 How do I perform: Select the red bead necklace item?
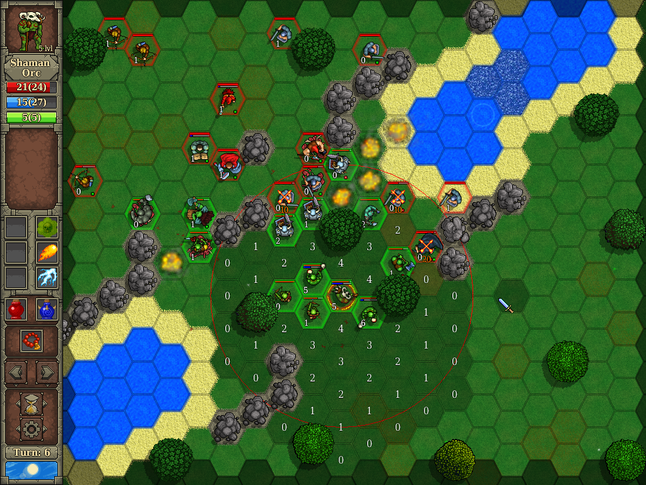coord(31,341)
